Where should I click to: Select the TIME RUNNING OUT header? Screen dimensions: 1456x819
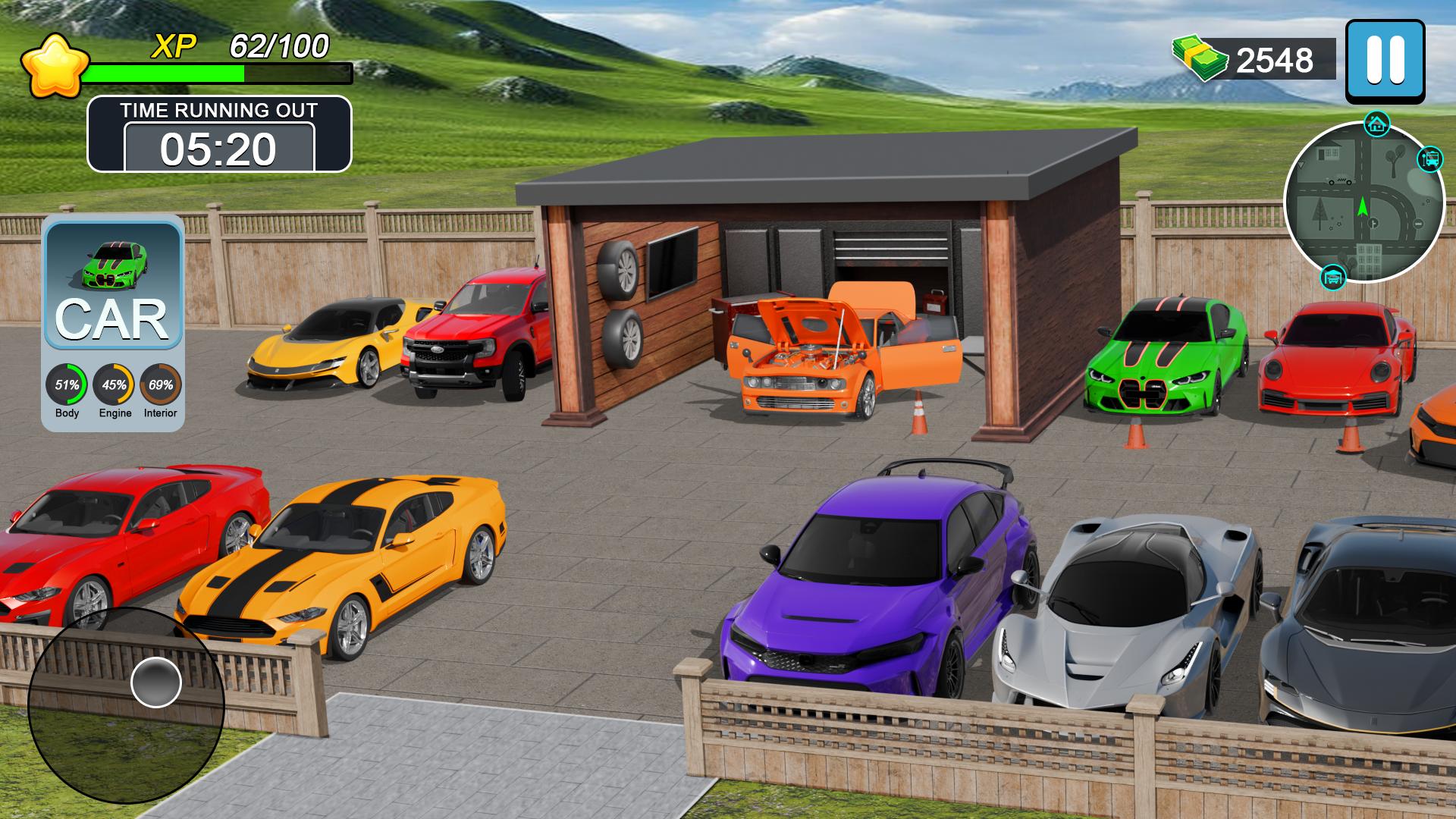(220, 111)
